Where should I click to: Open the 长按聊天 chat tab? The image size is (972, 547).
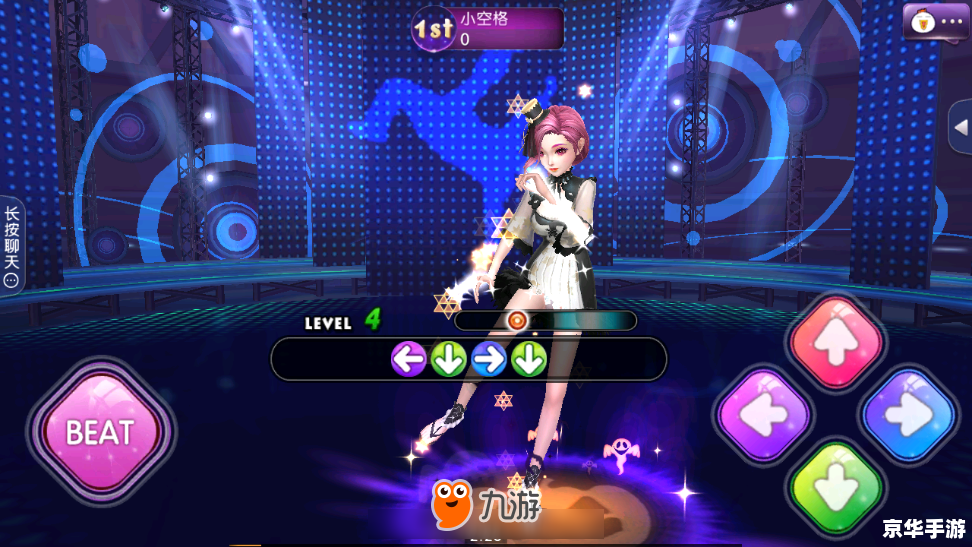point(12,245)
